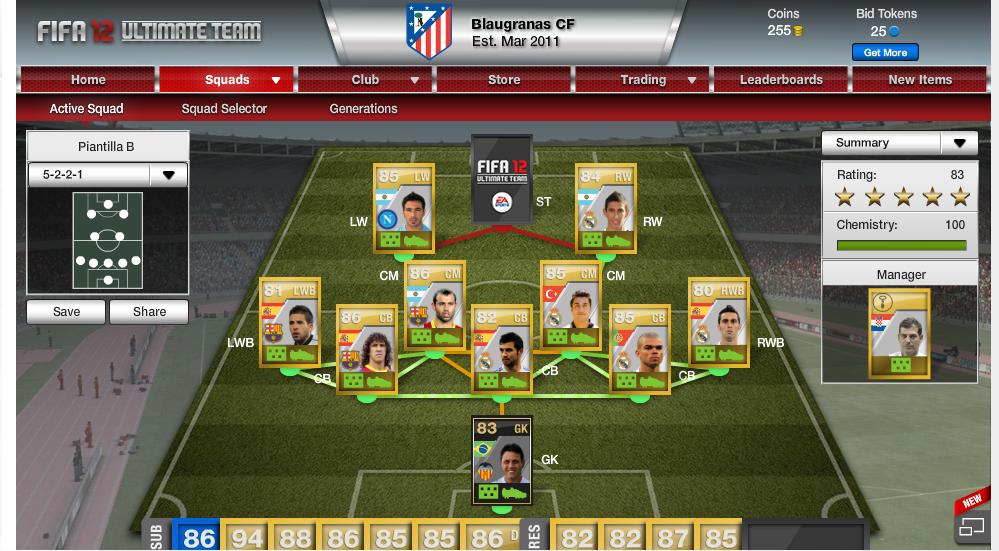
Task: Select the 85-rated LW player card
Action: point(403,208)
